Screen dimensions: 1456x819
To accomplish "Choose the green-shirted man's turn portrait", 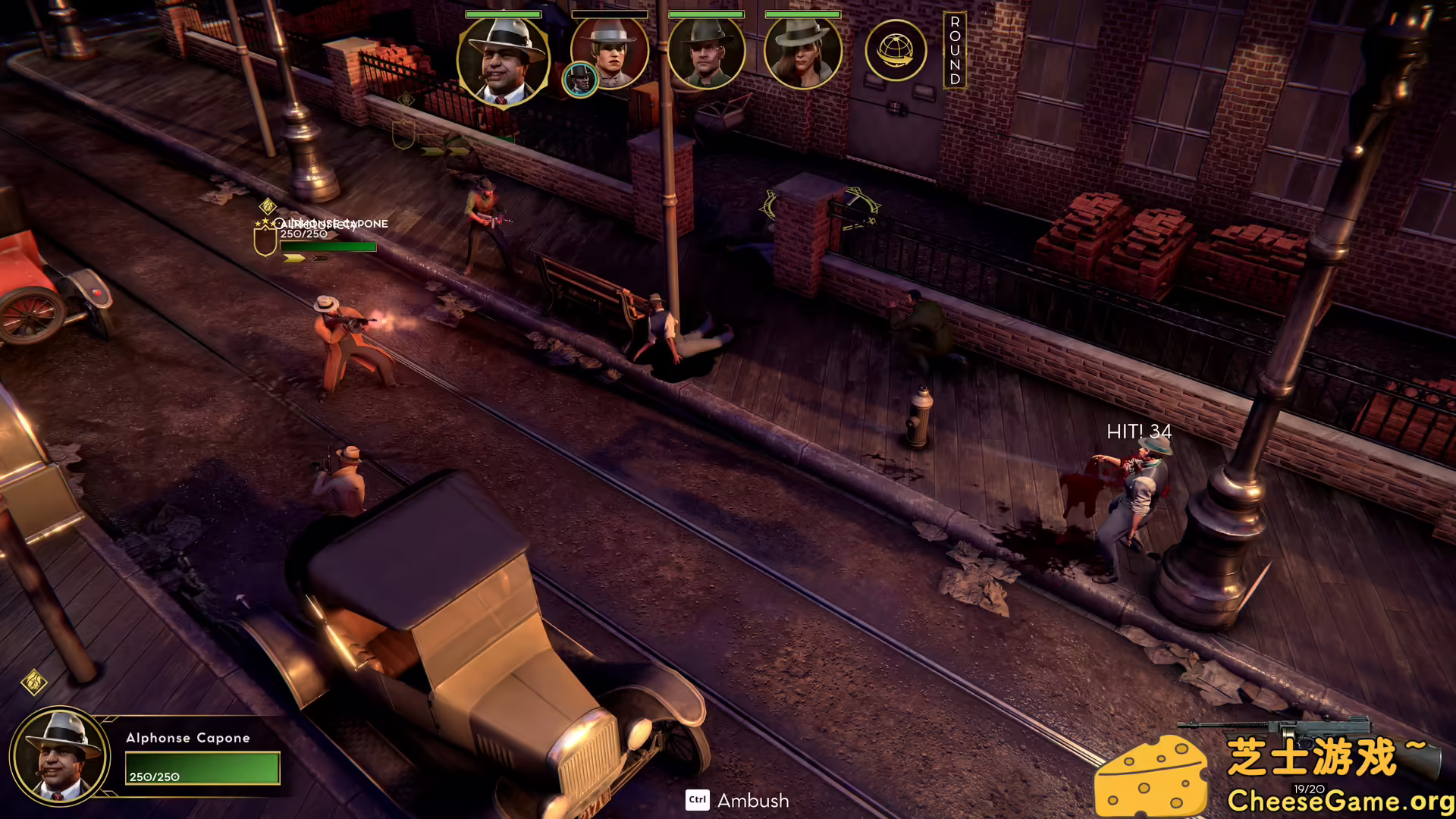I will pos(706,53).
